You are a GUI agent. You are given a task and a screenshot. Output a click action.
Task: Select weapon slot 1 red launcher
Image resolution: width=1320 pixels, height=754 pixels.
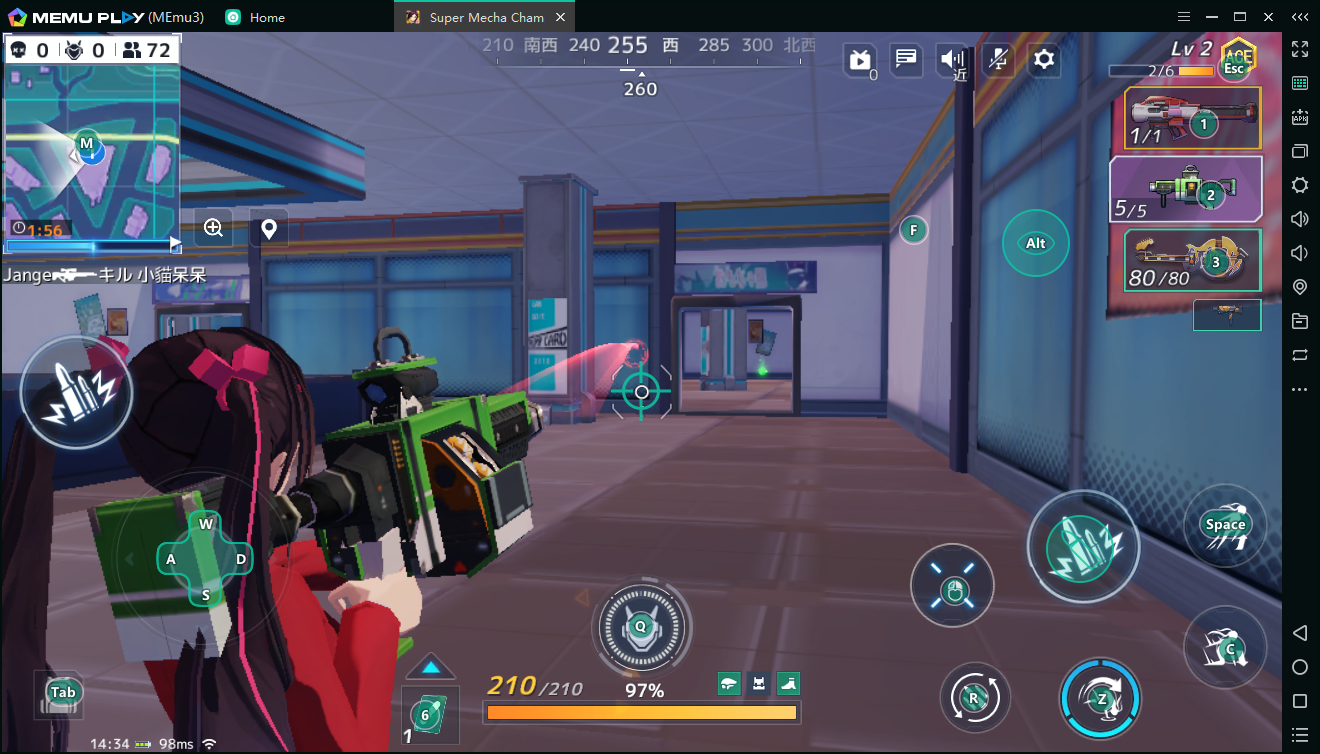point(1192,118)
